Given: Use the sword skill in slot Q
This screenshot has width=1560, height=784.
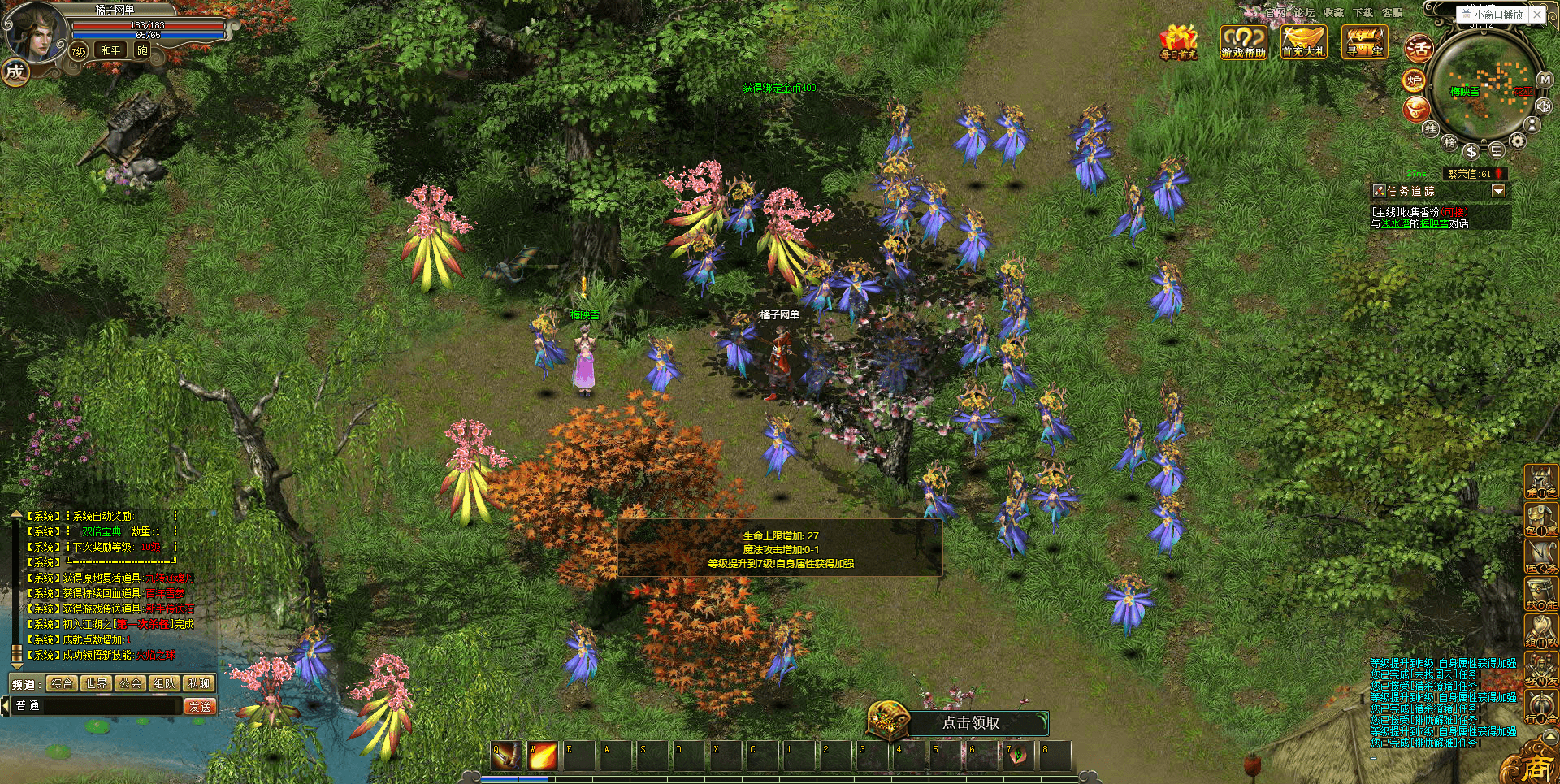Looking at the screenshot, I should pos(505,756).
